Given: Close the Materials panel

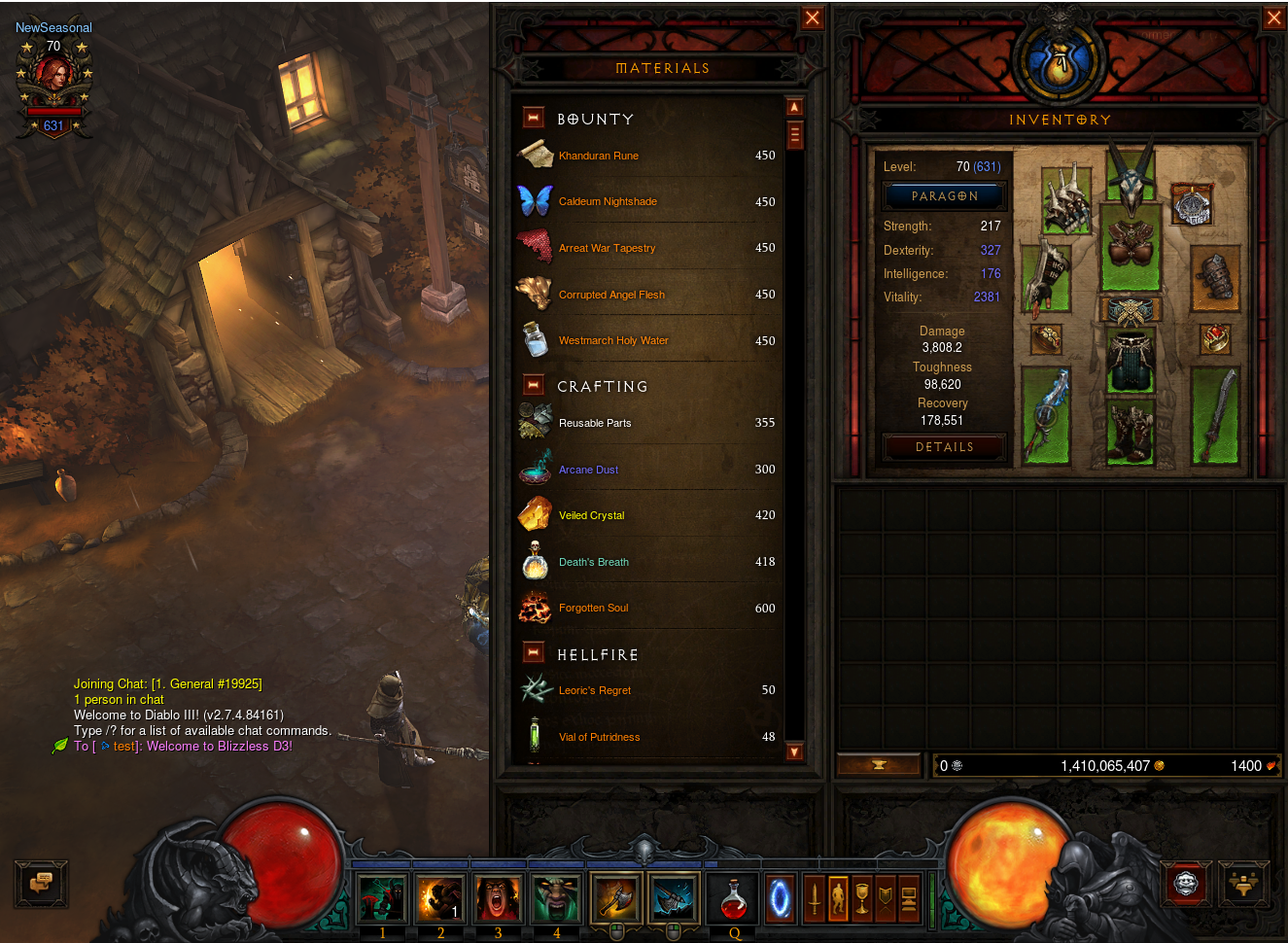Looking at the screenshot, I should click(812, 18).
